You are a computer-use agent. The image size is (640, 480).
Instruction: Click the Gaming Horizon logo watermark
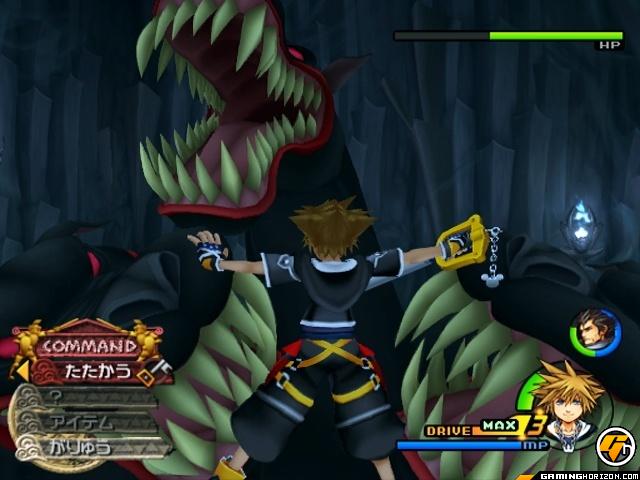pos(613,445)
